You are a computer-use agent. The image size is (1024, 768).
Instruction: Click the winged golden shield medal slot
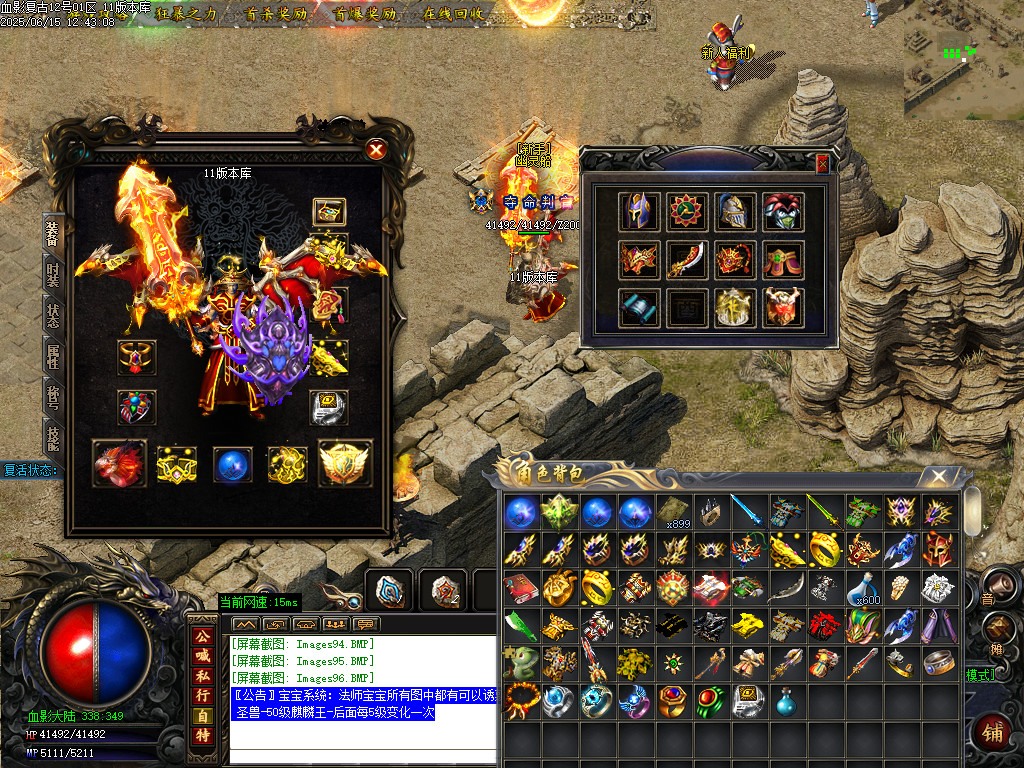pos(344,463)
